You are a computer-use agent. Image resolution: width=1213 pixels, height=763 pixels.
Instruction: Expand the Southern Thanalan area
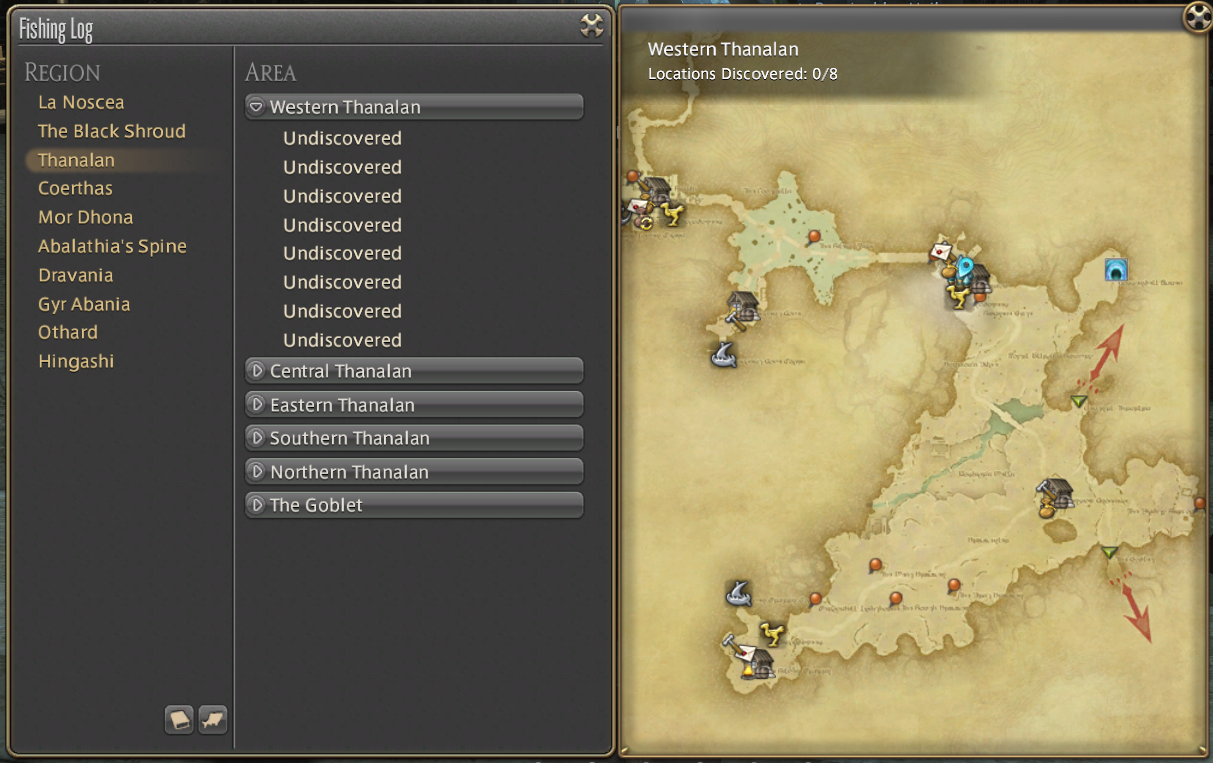click(x=414, y=438)
